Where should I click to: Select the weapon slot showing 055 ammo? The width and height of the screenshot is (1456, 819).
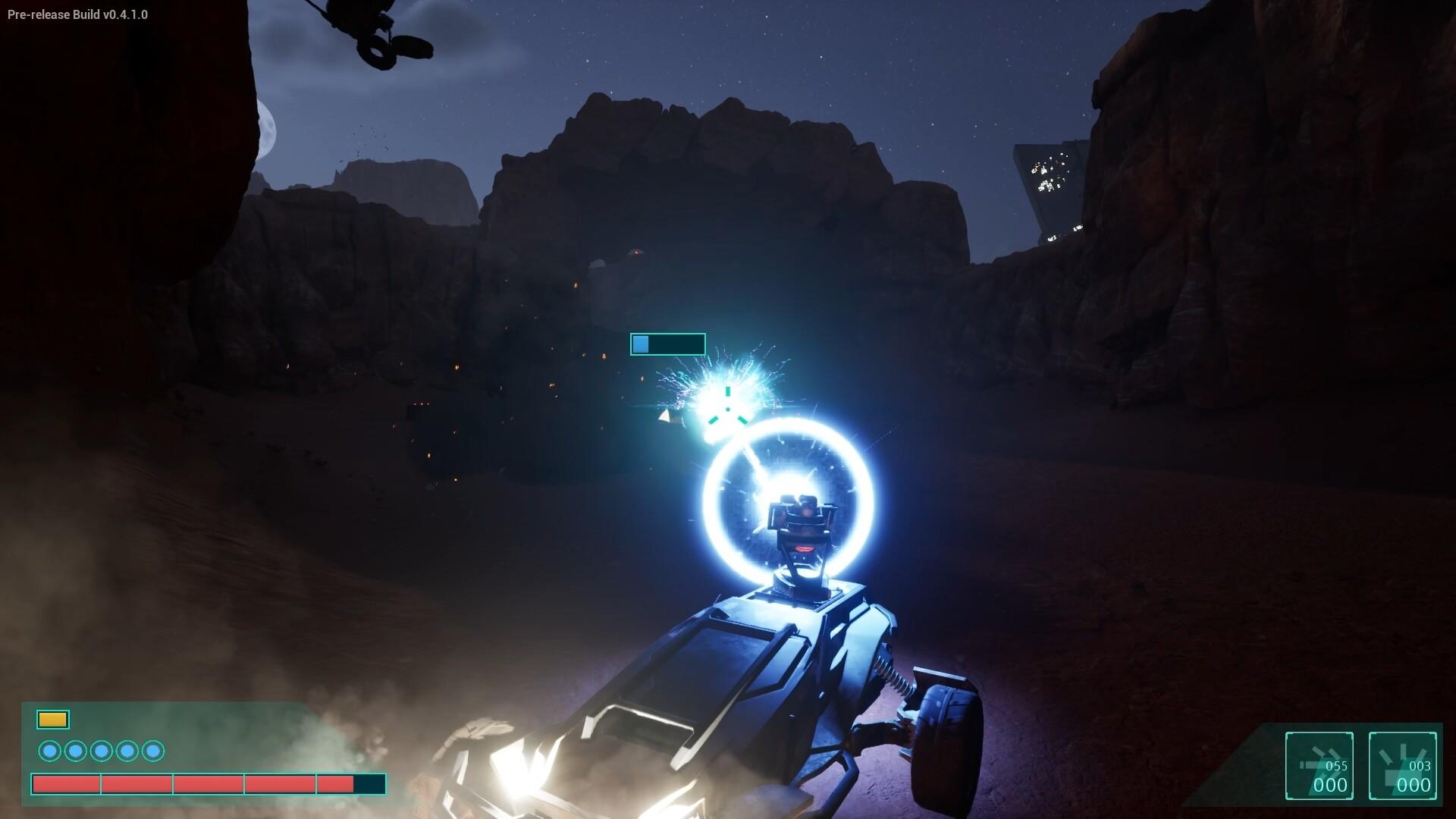tap(1319, 765)
